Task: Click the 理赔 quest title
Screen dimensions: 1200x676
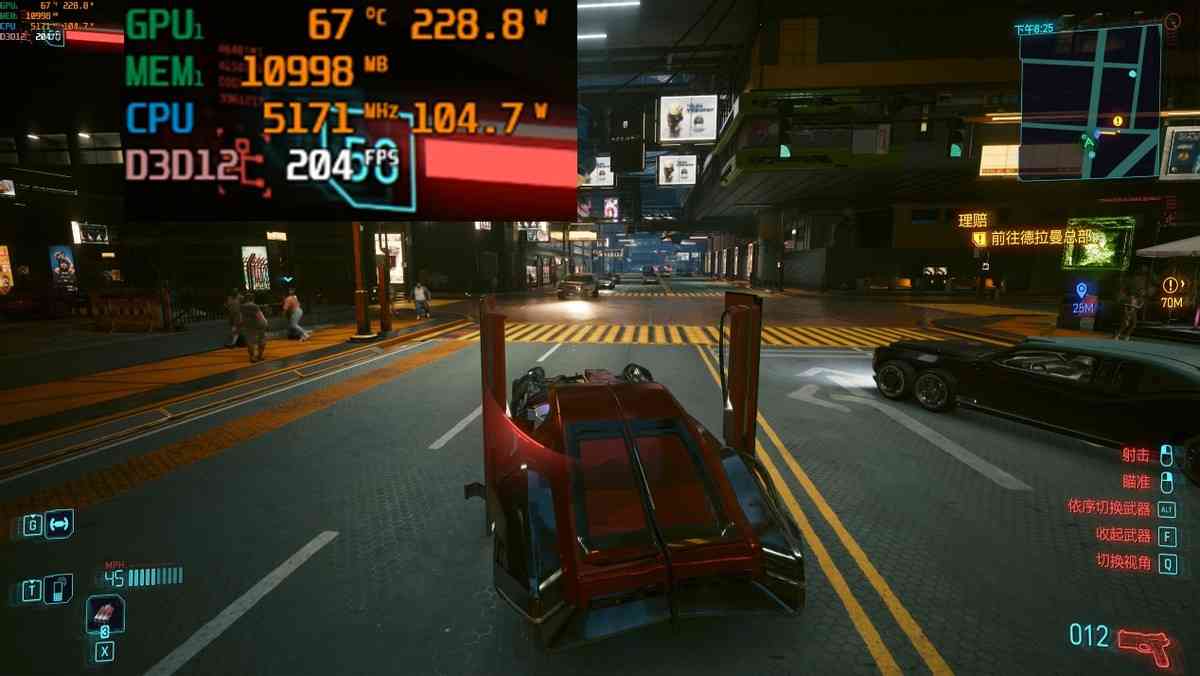Action: click(x=972, y=220)
